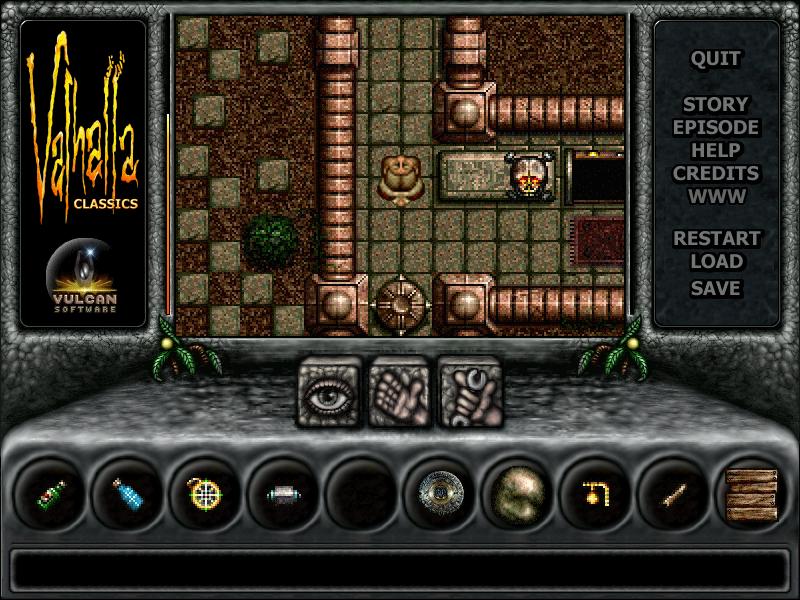This screenshot has height=600, width=800.
Task: Load a saved game
Action: [716, 262]
